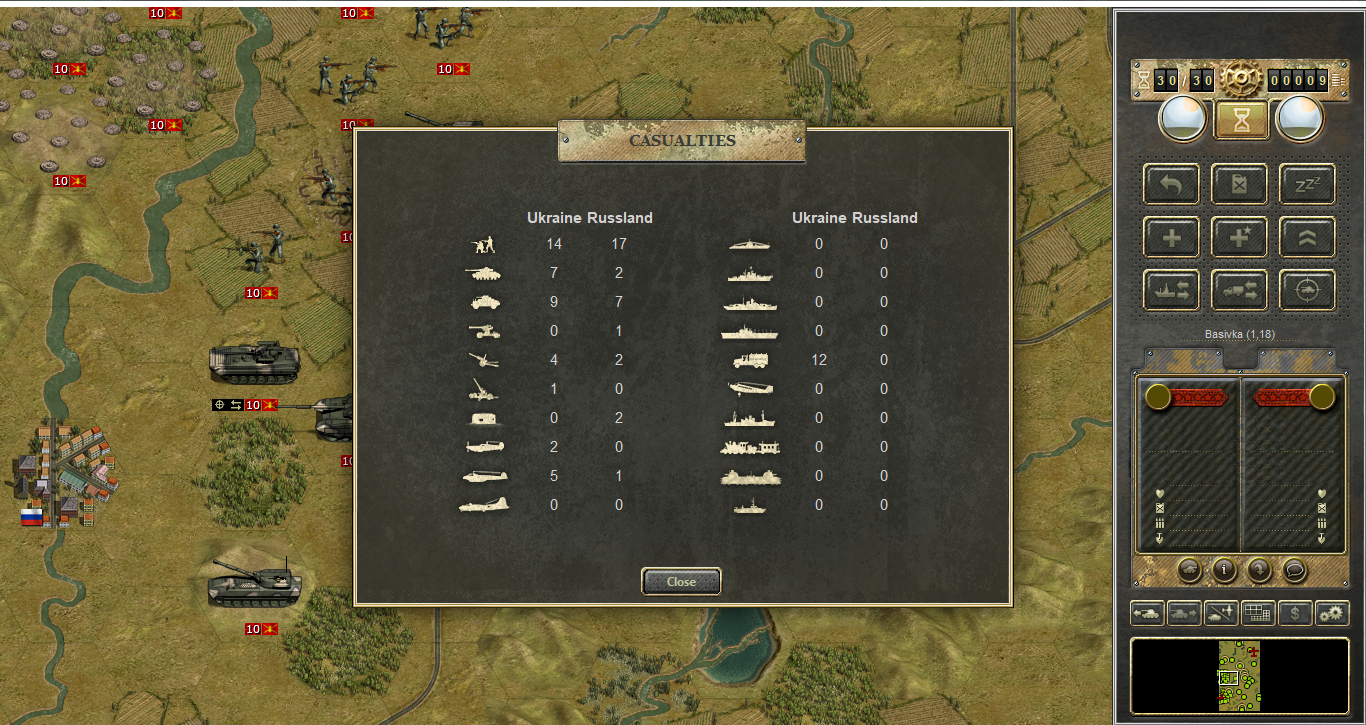This screenshot has height=725, width=1366.
Task: Close the Casualties dialog
Action: tap(681, 581)
